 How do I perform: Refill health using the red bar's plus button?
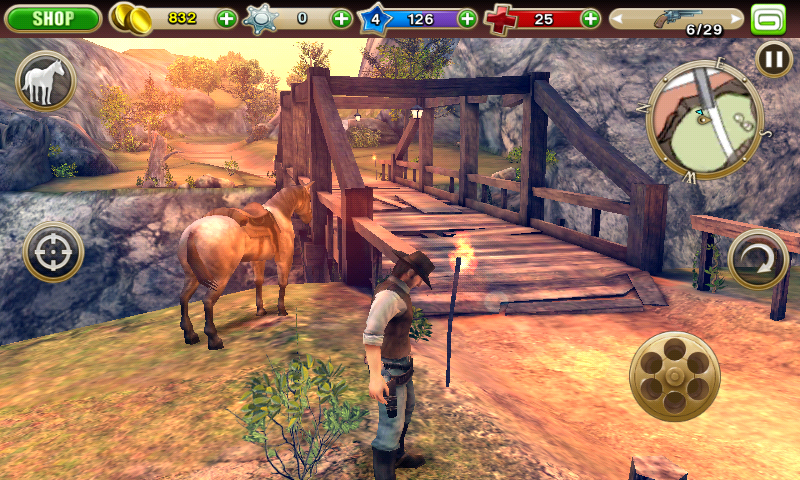591,18
